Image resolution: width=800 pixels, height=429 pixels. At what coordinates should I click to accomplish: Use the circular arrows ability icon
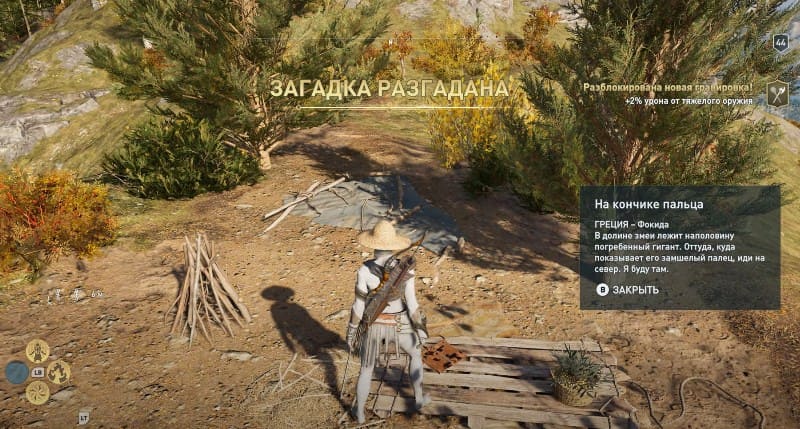58,373
